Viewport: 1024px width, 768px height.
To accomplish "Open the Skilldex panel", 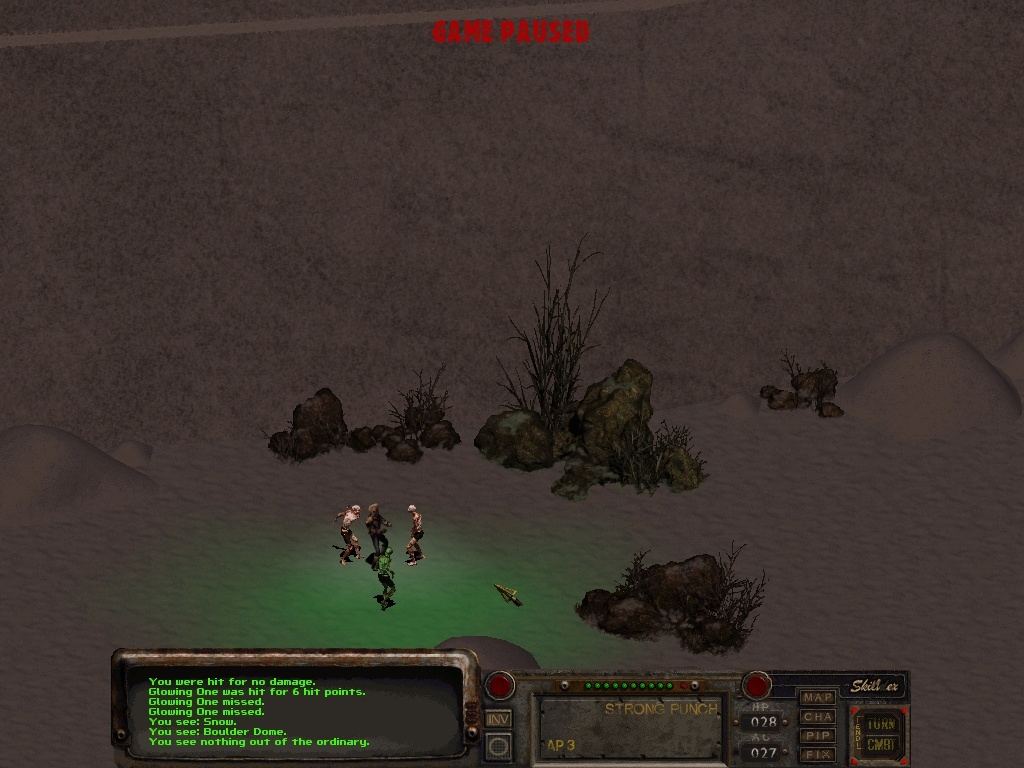I will point(875,686).
